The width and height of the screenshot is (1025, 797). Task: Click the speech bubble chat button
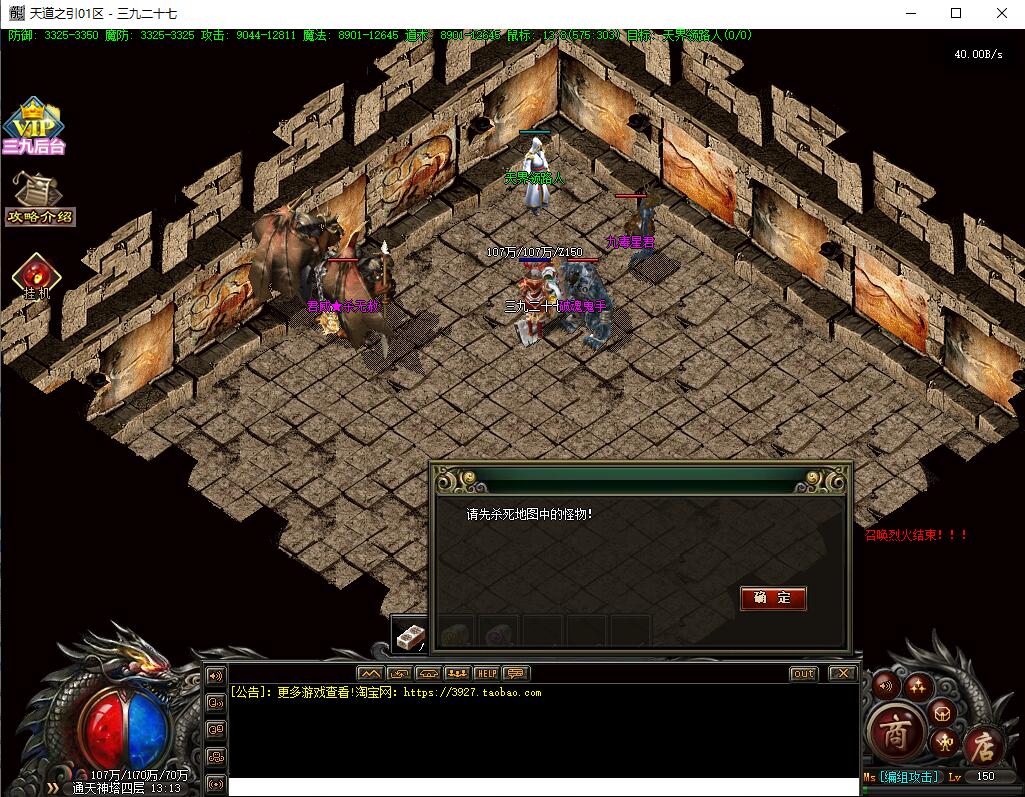point(515,673)
